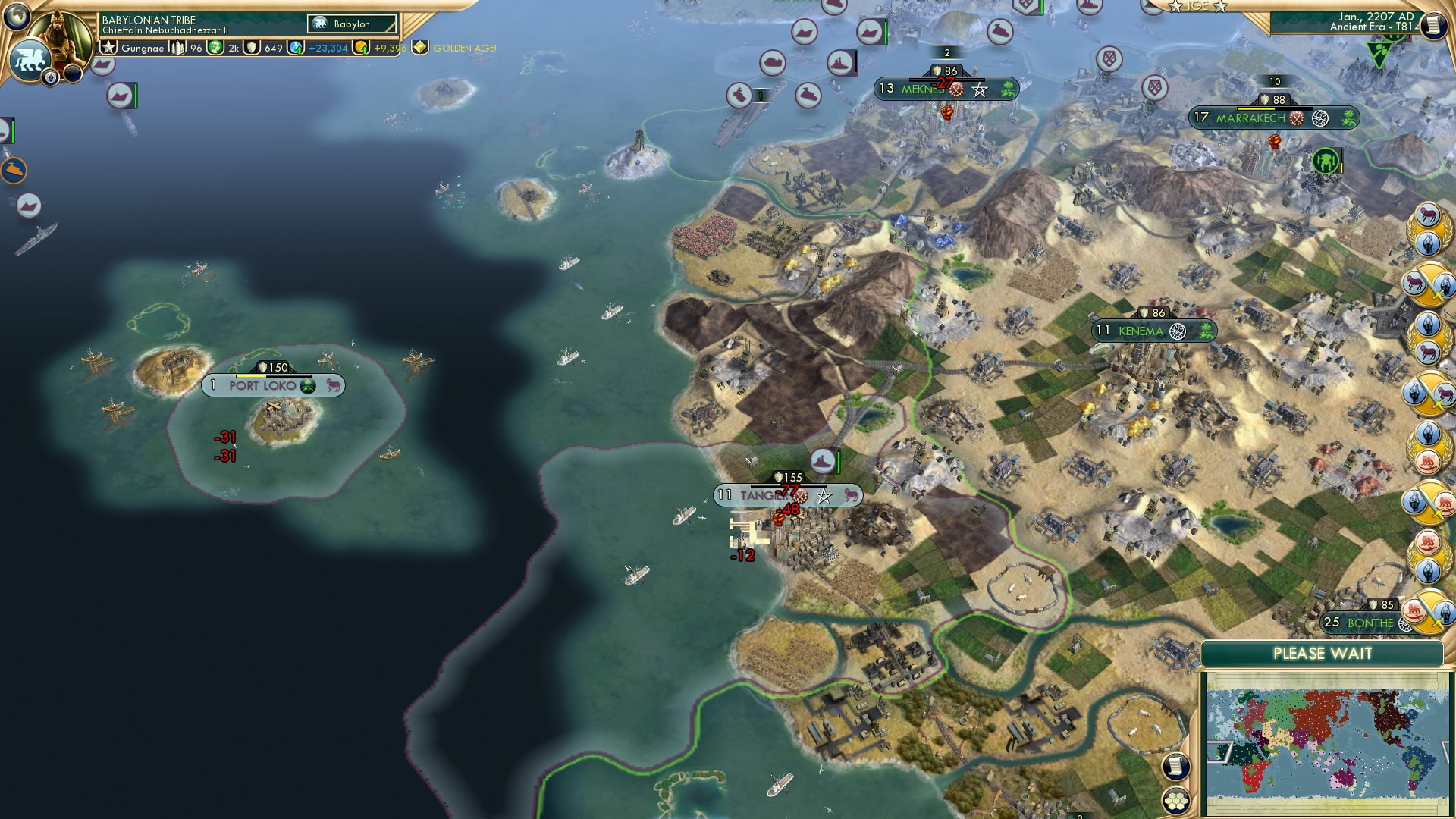Screen dimensions: 1456x819
Task: Open the war declaration notification with crossed sword
Action: (1429, 284)
